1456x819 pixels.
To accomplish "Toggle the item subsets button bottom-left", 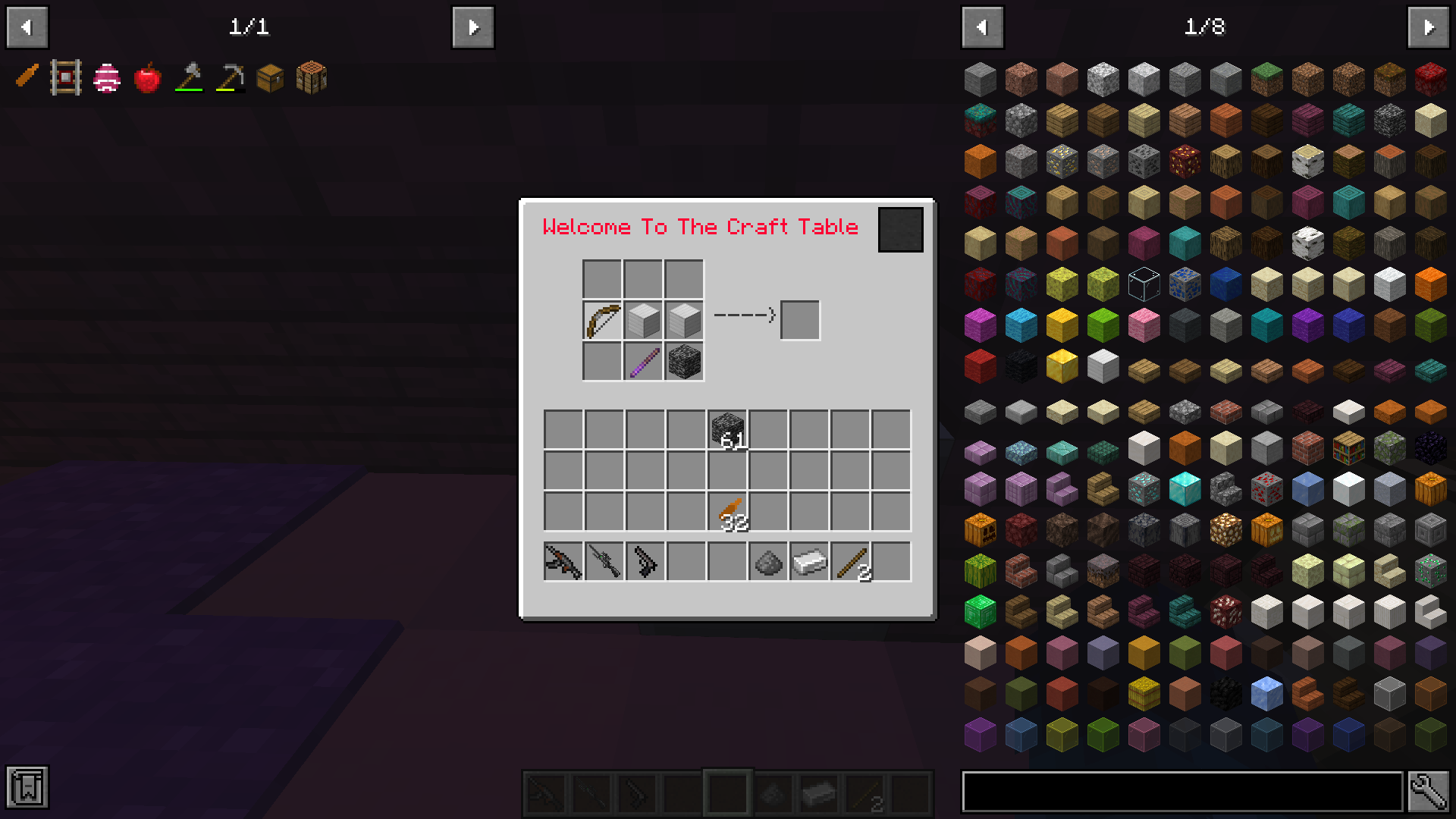I will pos(28,788).
